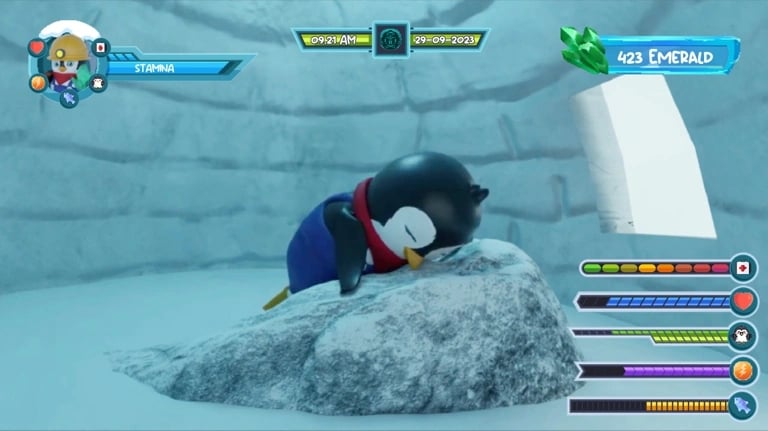Select the medkit icon on the avatar ring
The image size is (768, 431).
click(x=100, y=47)
